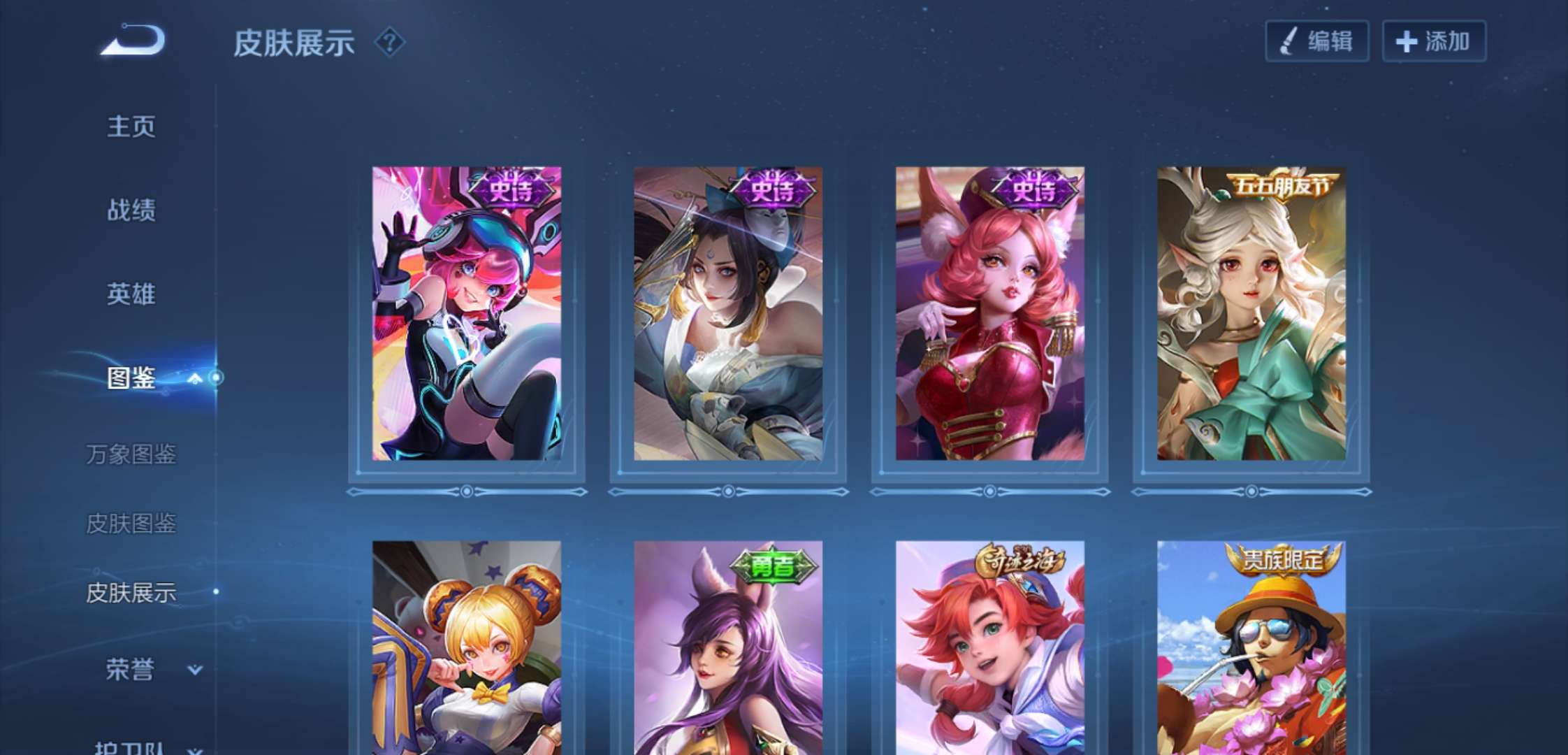Open 皮肤图鉴 skin codex entry

[x=131, y=523]
